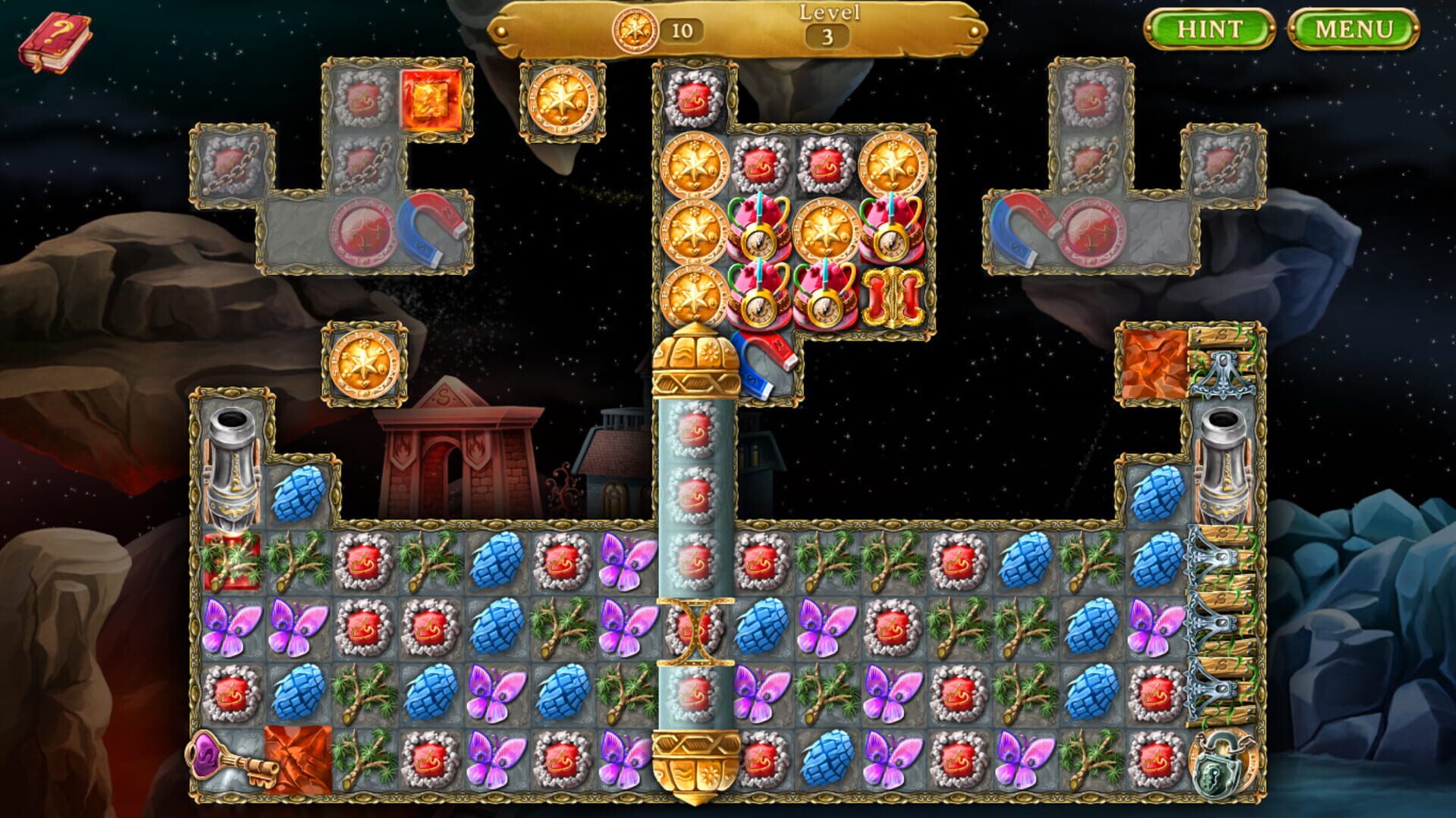Select the flame tile in top-left island

(429, 101)
